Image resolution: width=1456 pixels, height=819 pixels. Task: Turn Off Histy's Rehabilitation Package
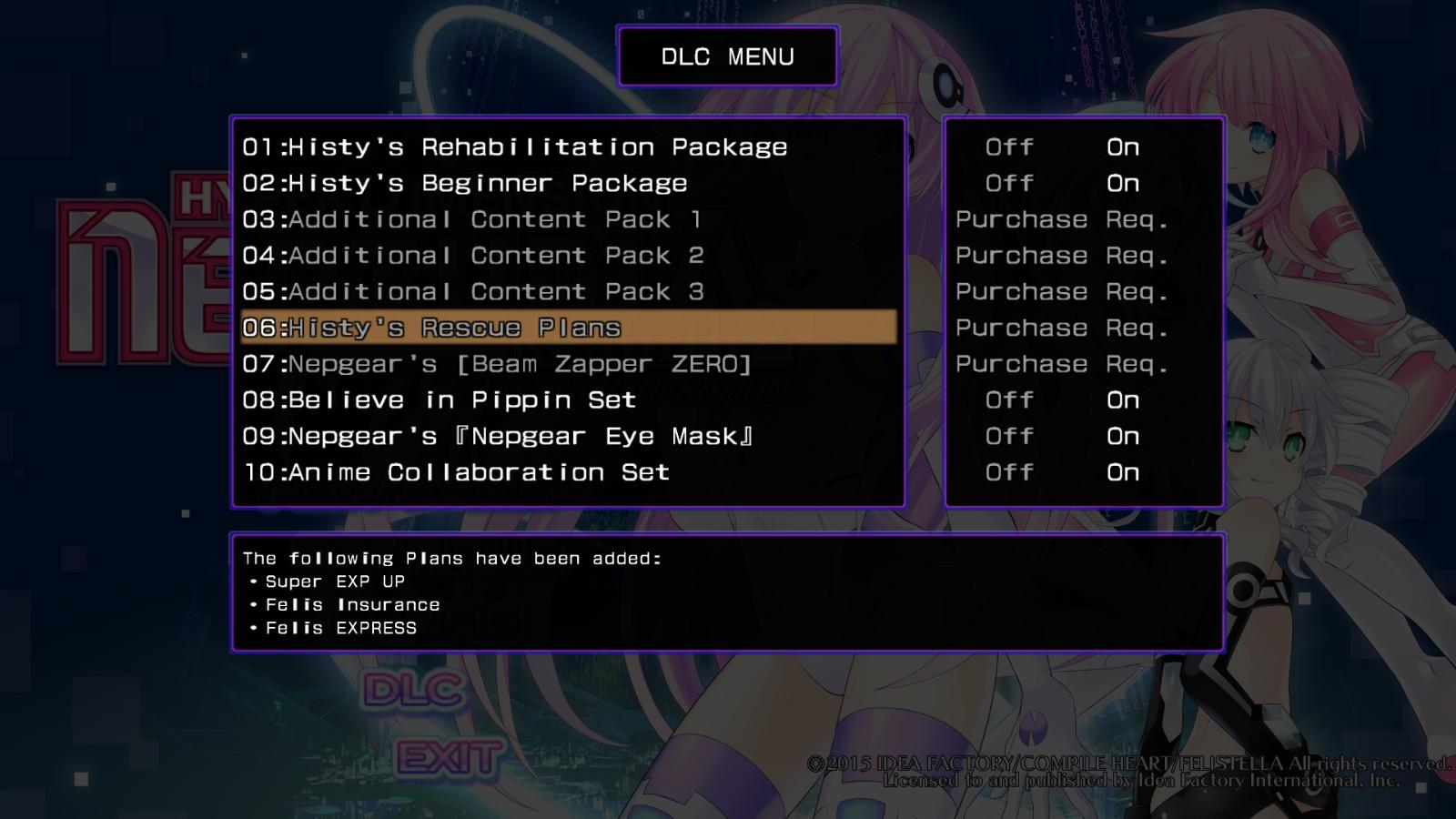[1009, 147]
